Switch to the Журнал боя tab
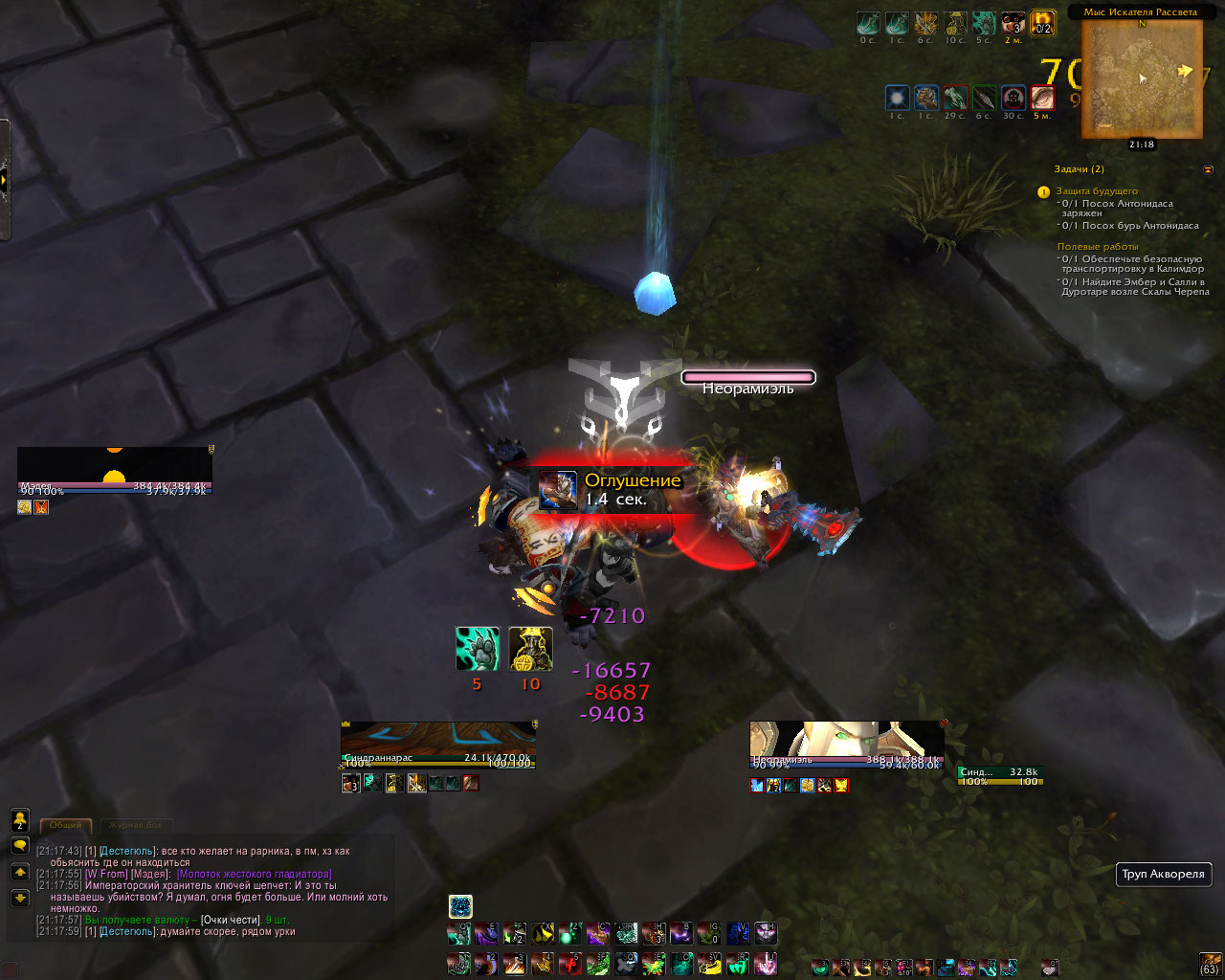Screen dimensions: 1225x980 click(x=135, y=825)
